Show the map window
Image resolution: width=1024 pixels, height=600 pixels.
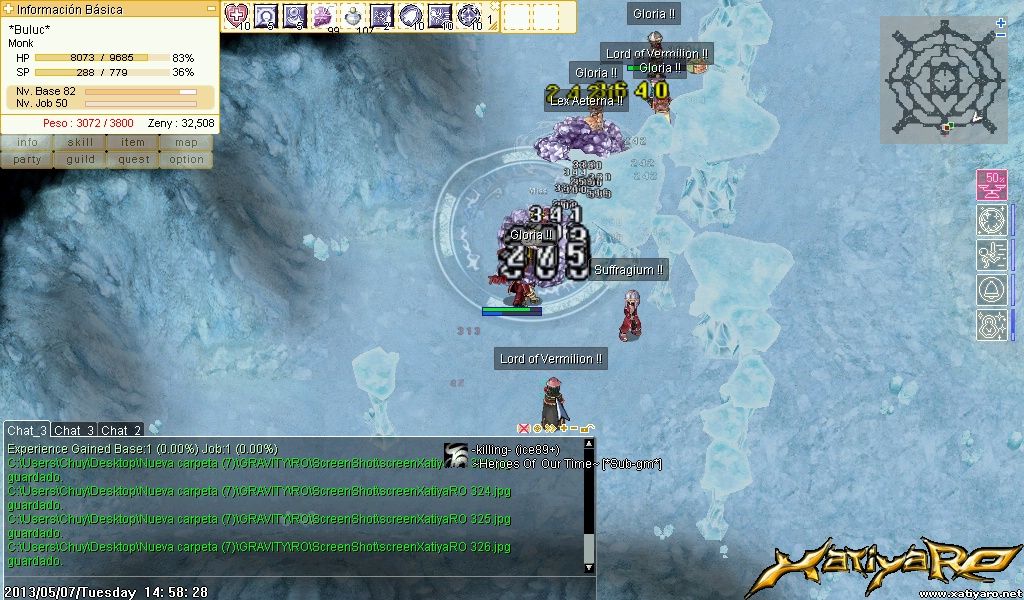186,143
